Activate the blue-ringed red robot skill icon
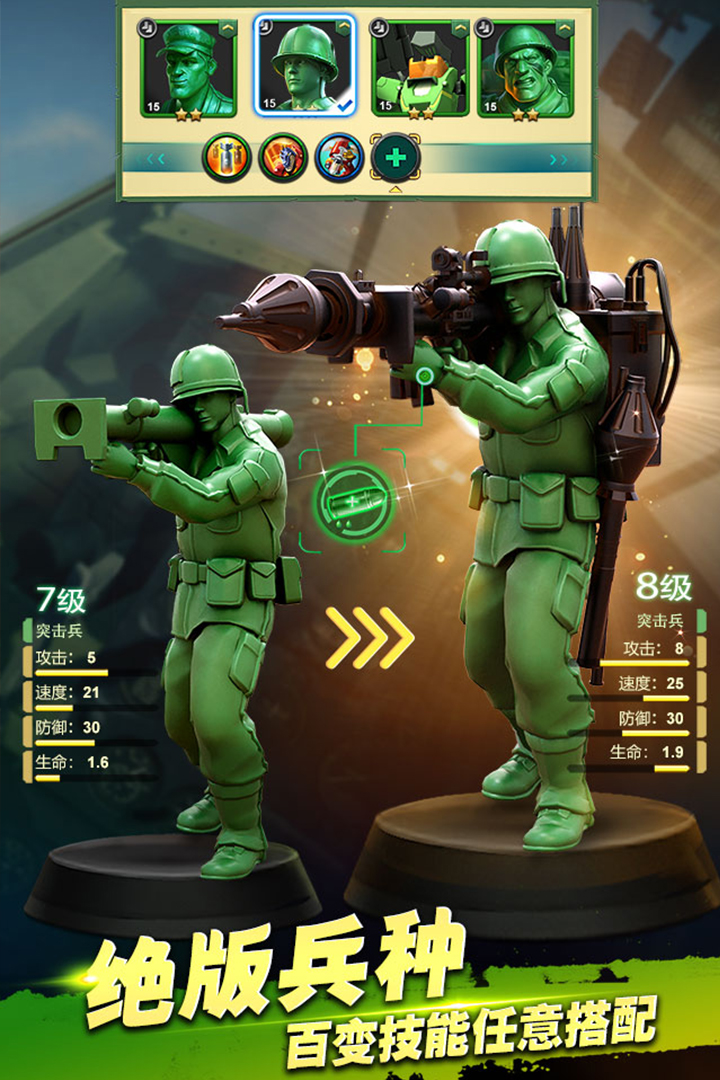 [x=339, y=158]
